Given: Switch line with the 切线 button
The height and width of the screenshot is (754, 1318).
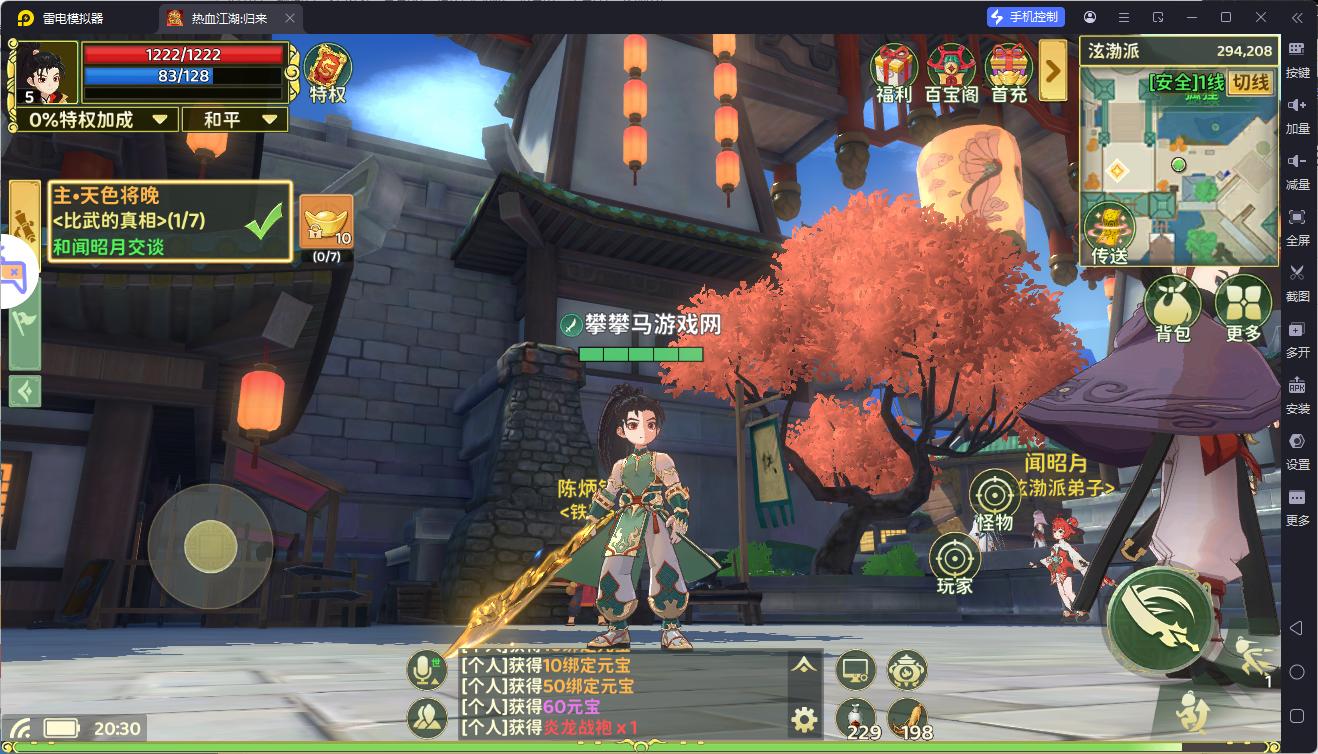Looking at the screenshot, I should coord(1250,83).
